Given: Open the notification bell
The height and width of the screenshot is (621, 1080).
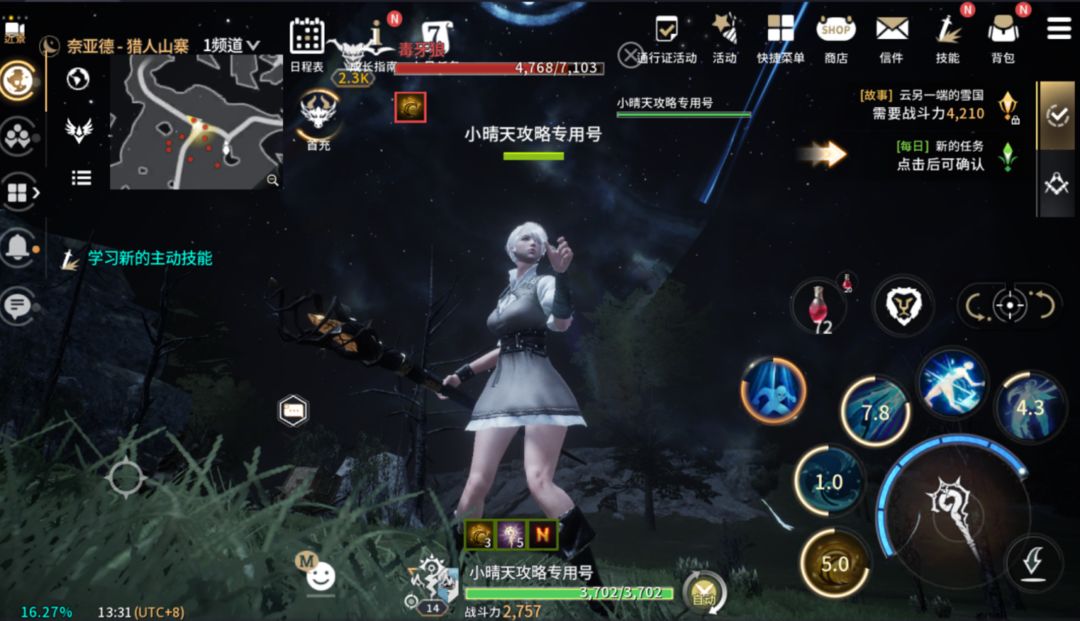Looking at the screenshot, I should tap(17, 250).
